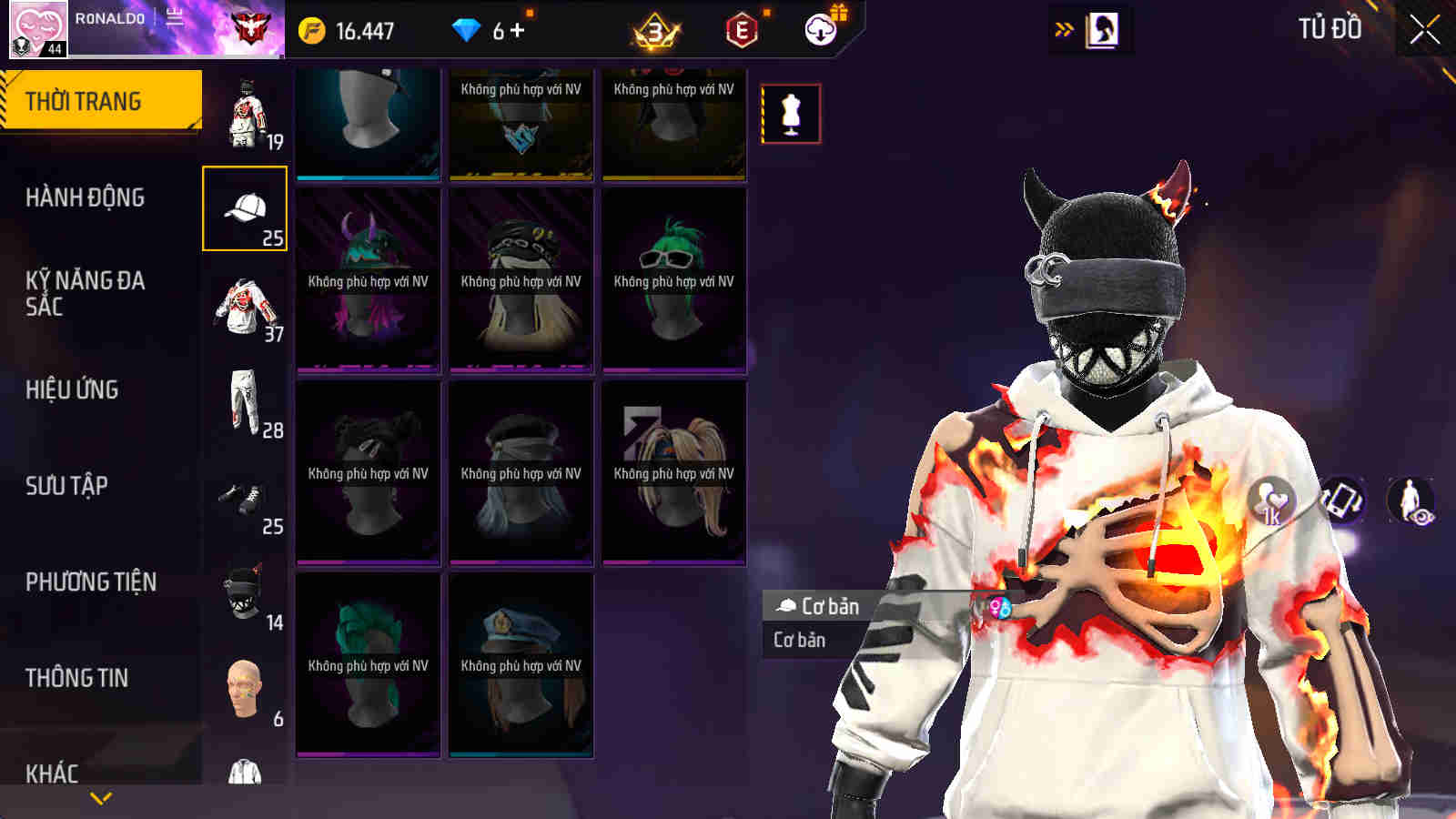Select the rank 3 crown badge

click(653, 30)
